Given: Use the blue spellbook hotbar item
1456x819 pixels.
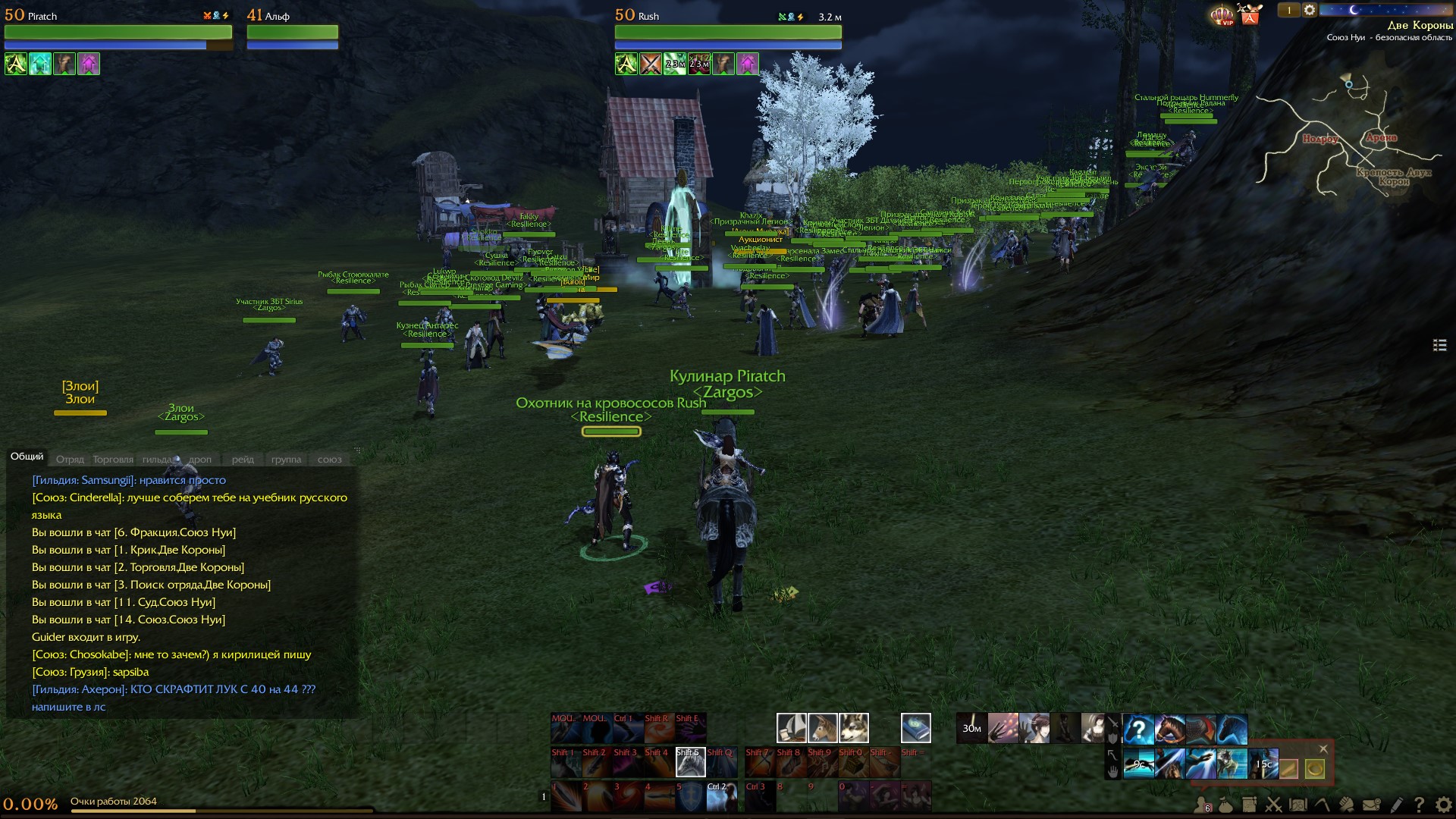Looking at the screenshot, I should pyautogui.click(x=915, y=728).
